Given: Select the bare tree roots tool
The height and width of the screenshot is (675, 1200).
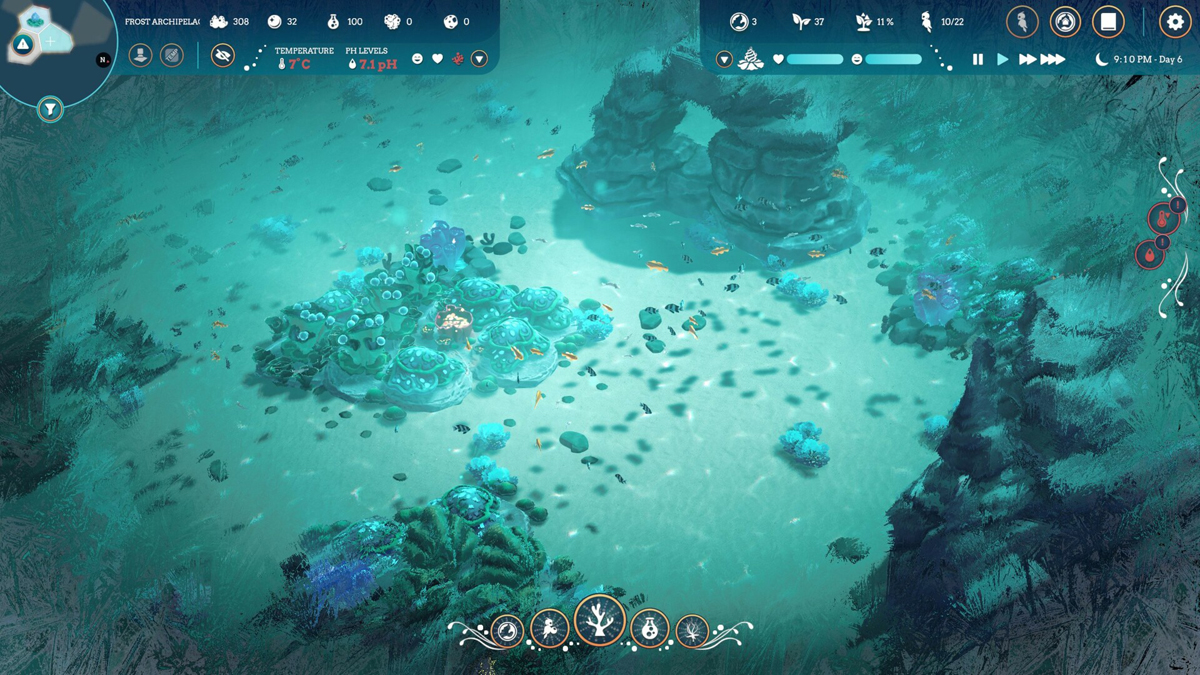Looking at the screenshot, I should point(692,632).
